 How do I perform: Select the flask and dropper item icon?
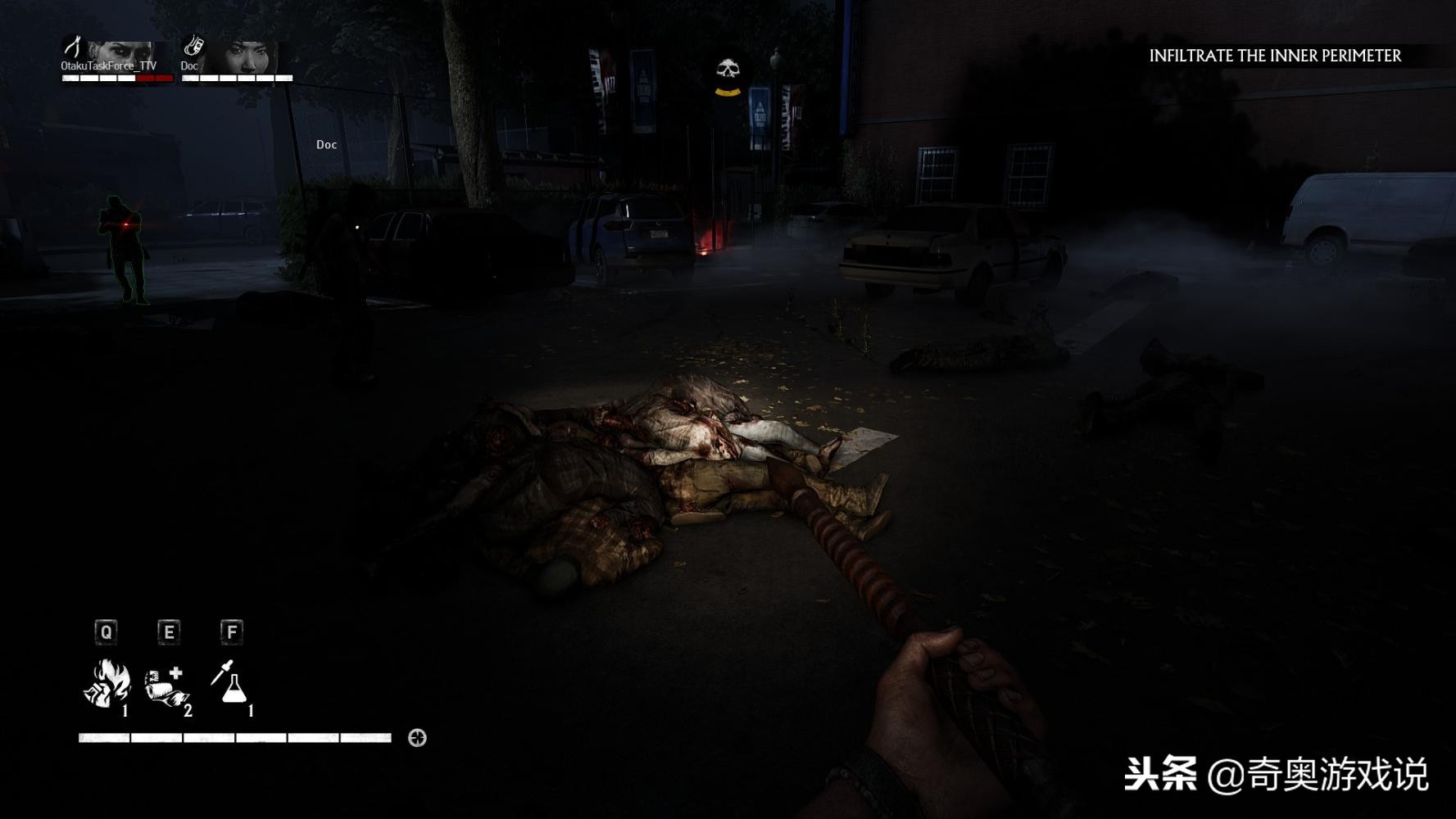(229, 682)
